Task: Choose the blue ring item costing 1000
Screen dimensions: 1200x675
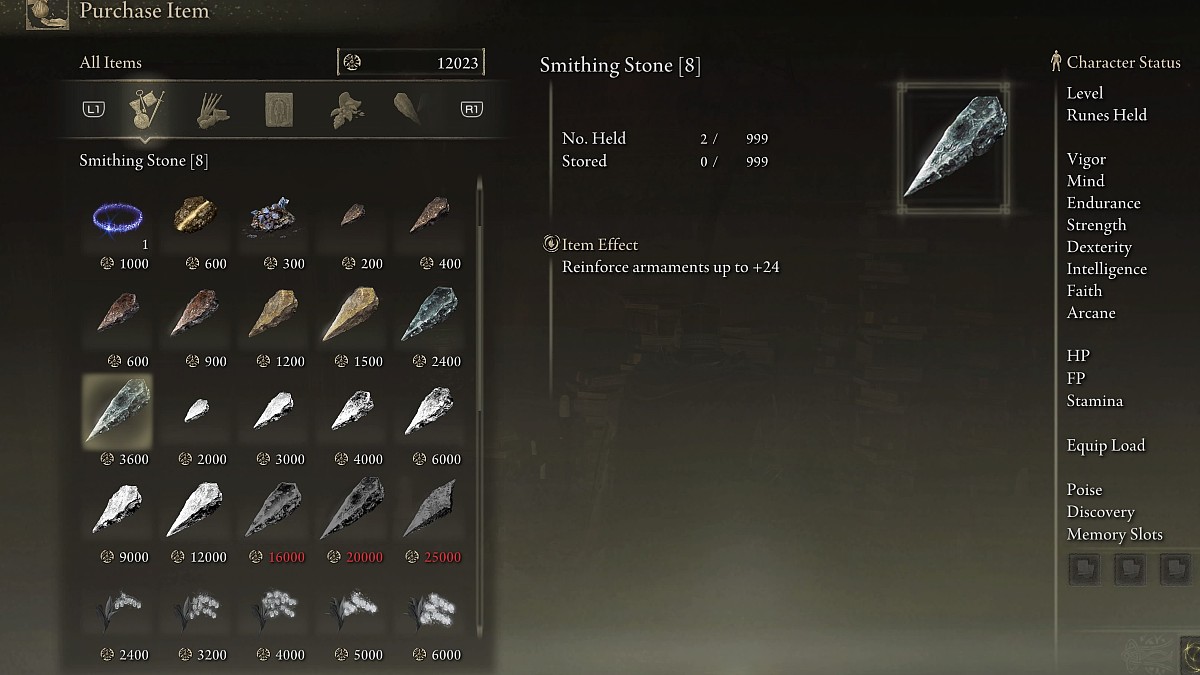Action: click(x=118, y=218)
